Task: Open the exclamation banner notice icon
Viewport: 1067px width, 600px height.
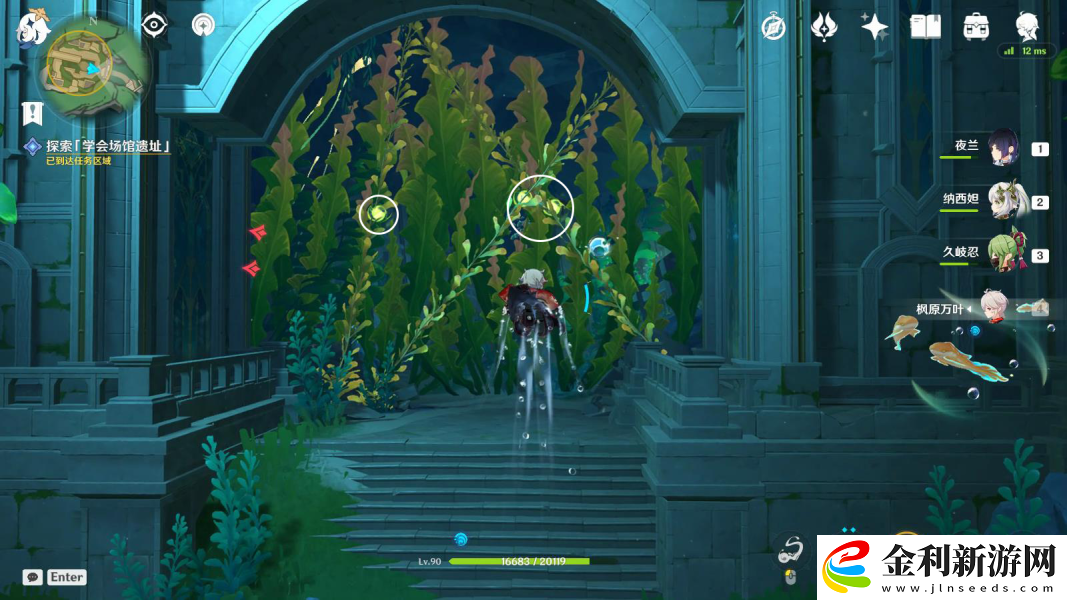Action: [32, 112]
